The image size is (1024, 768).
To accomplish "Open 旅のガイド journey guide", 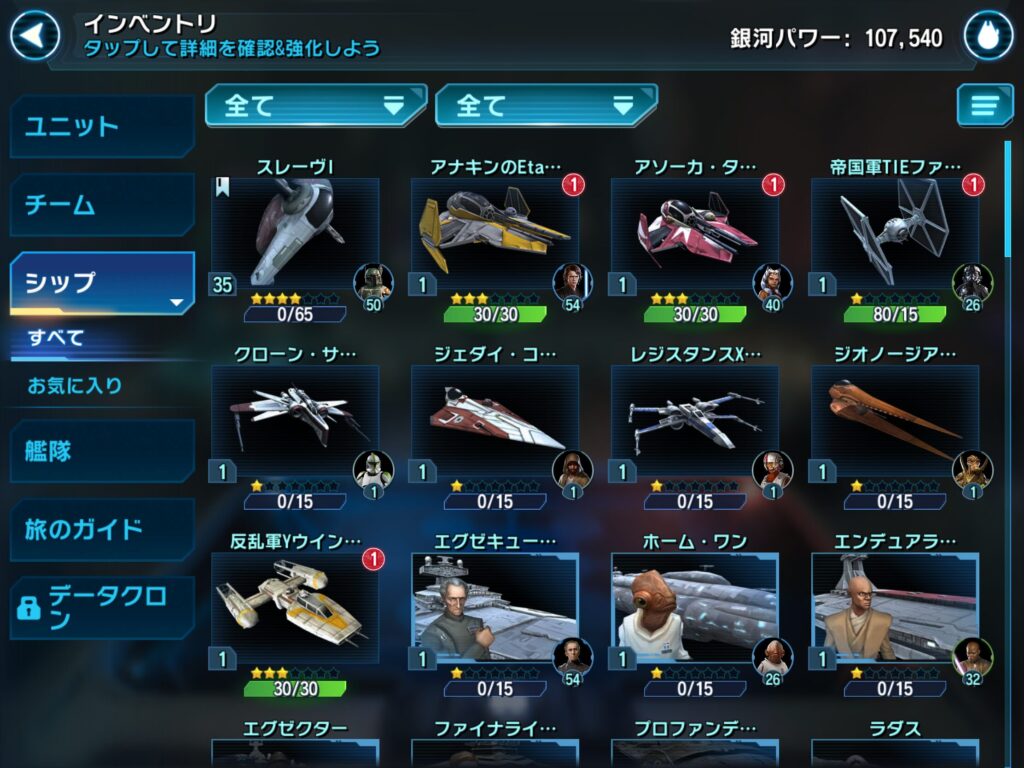I will [102, 529].
